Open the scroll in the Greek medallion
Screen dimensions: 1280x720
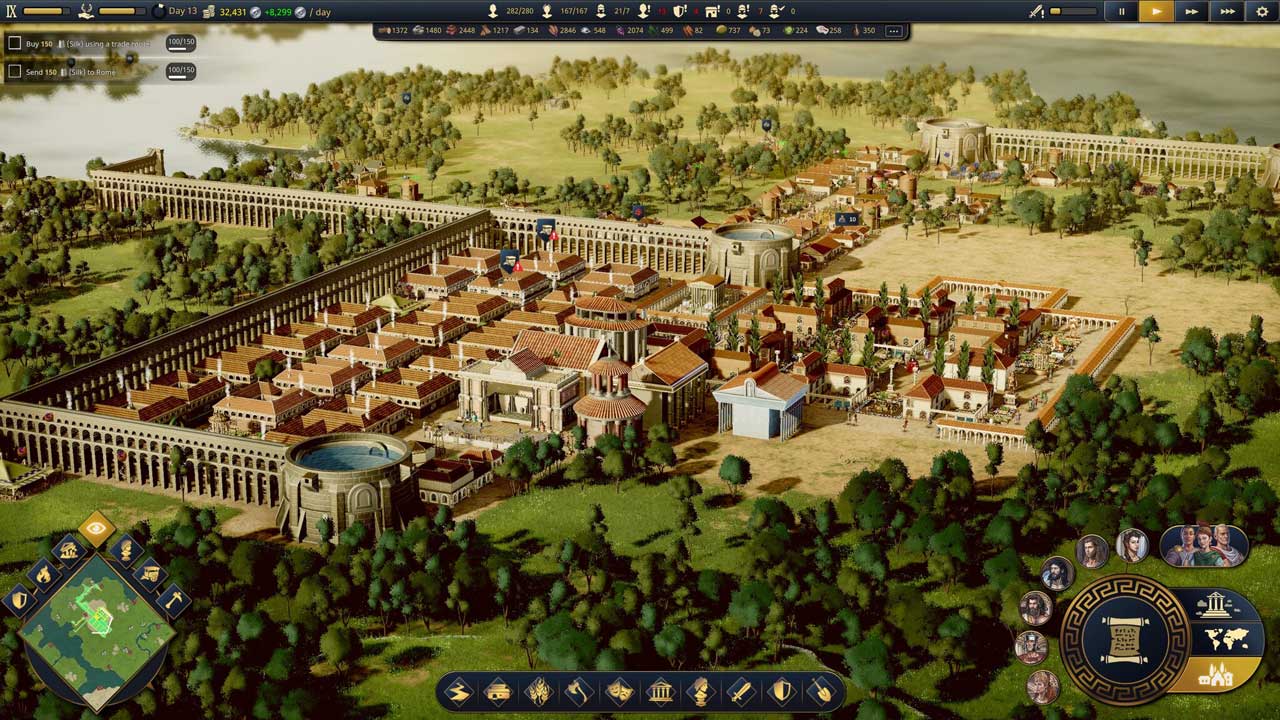click(x=1125, y=640)
